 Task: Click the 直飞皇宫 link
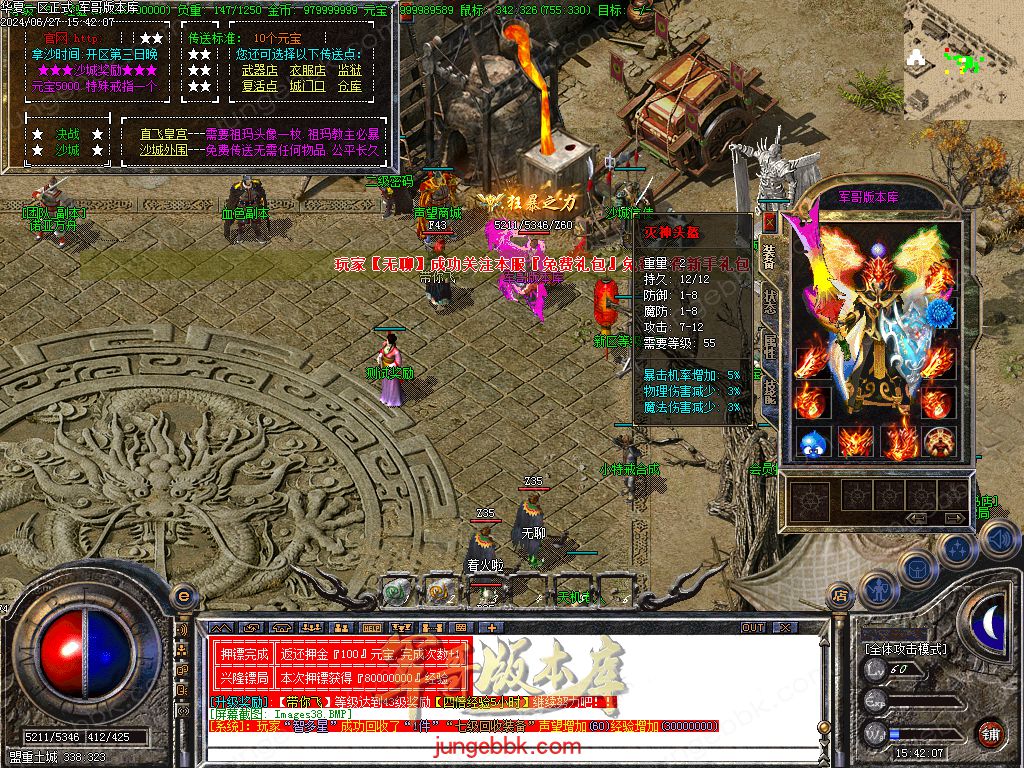tap(158, 134)
